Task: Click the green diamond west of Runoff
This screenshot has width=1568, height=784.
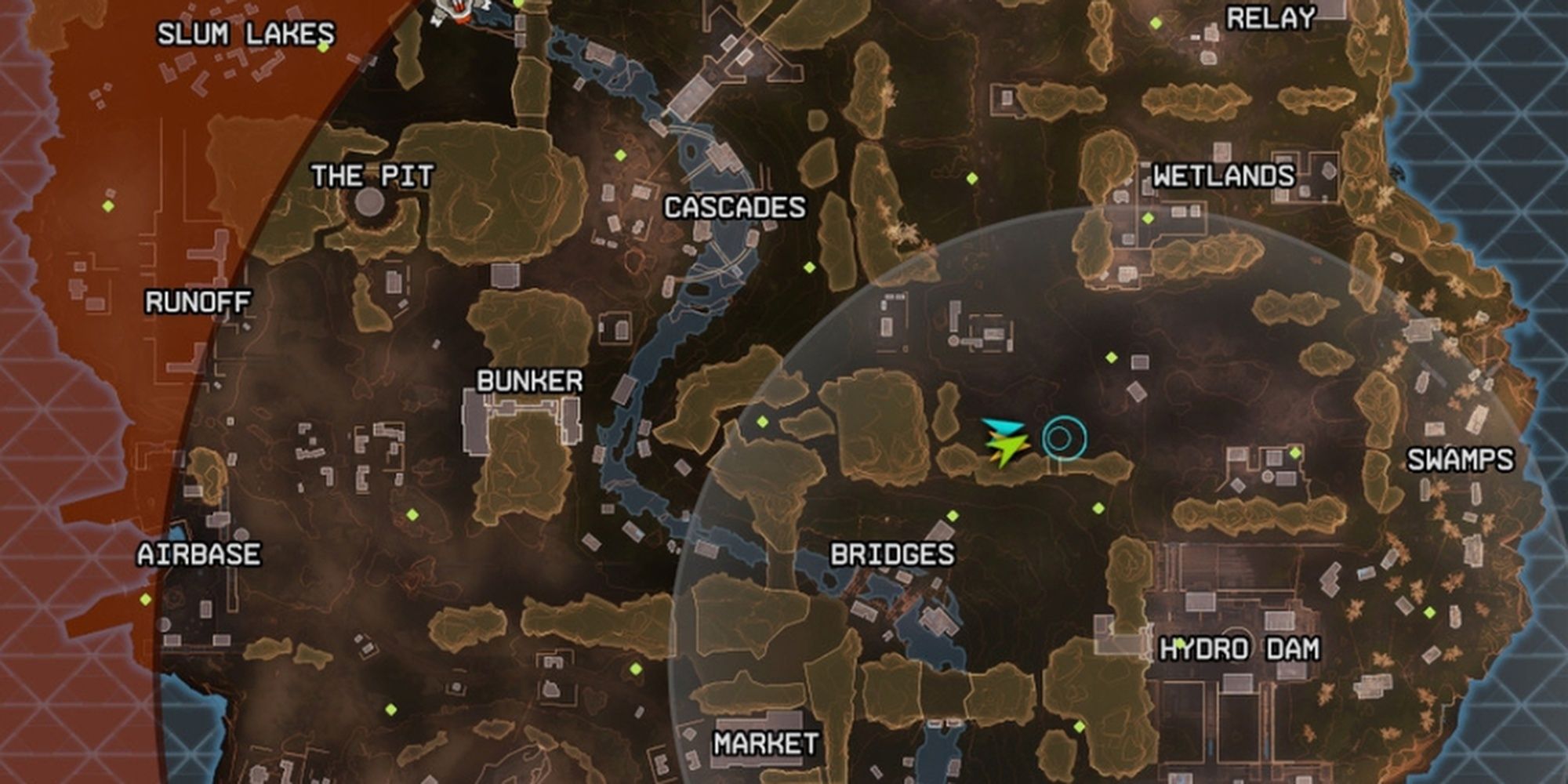Action: coord(107,208)
